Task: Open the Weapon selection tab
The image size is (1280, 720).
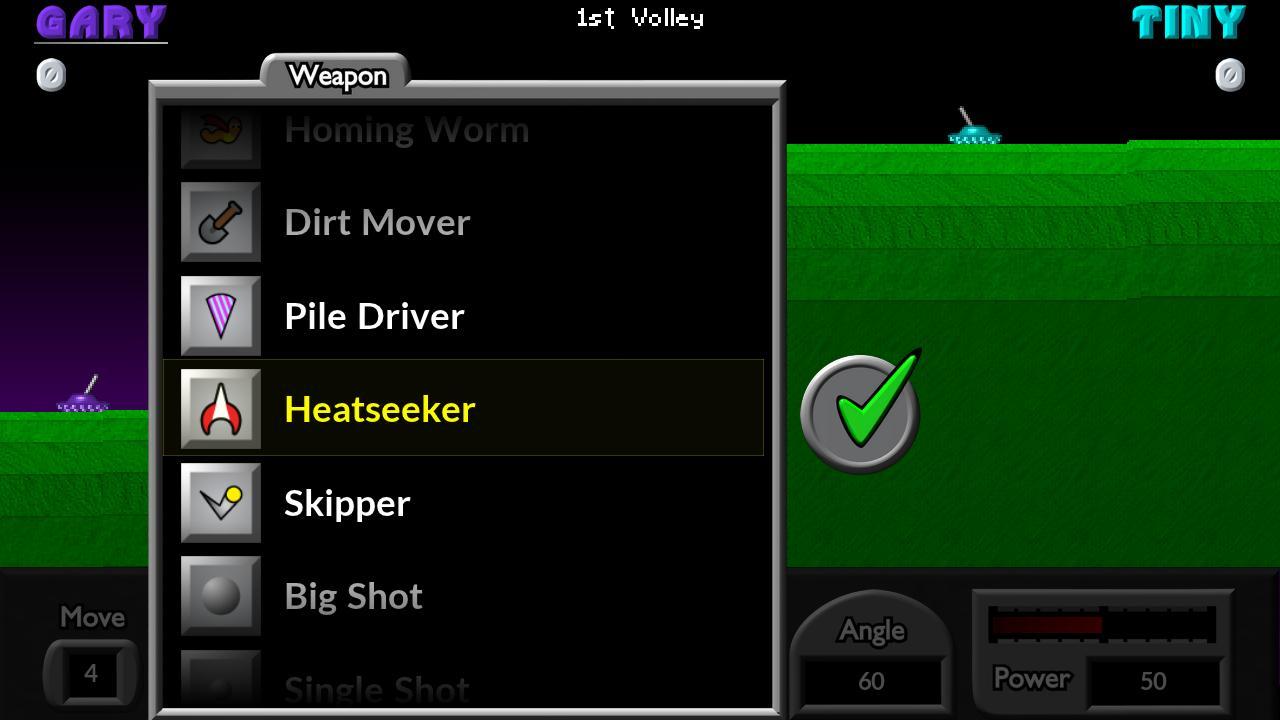Action: point(338,75)
